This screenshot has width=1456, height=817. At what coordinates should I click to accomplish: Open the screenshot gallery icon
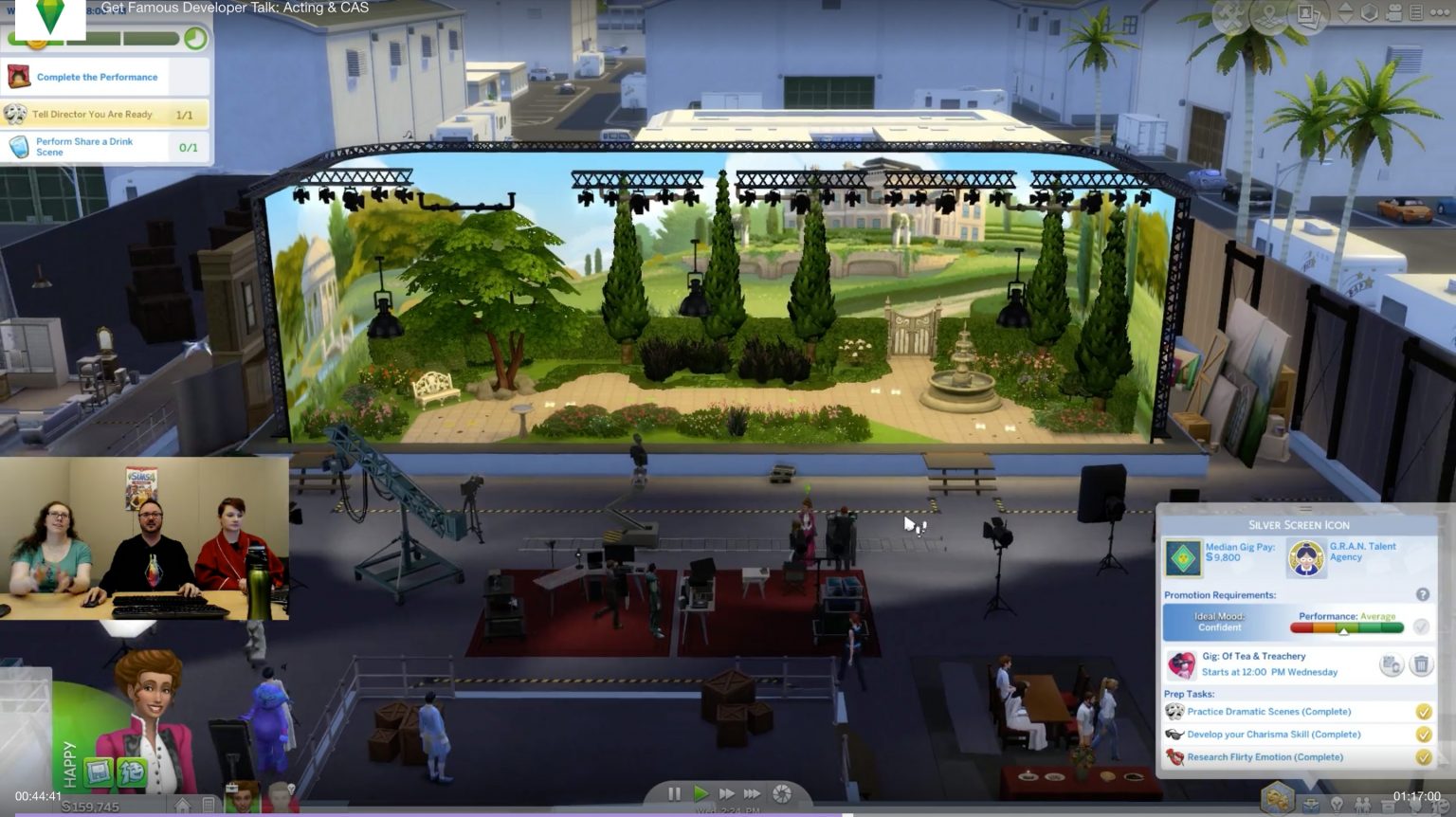(x=1308, y=14)
